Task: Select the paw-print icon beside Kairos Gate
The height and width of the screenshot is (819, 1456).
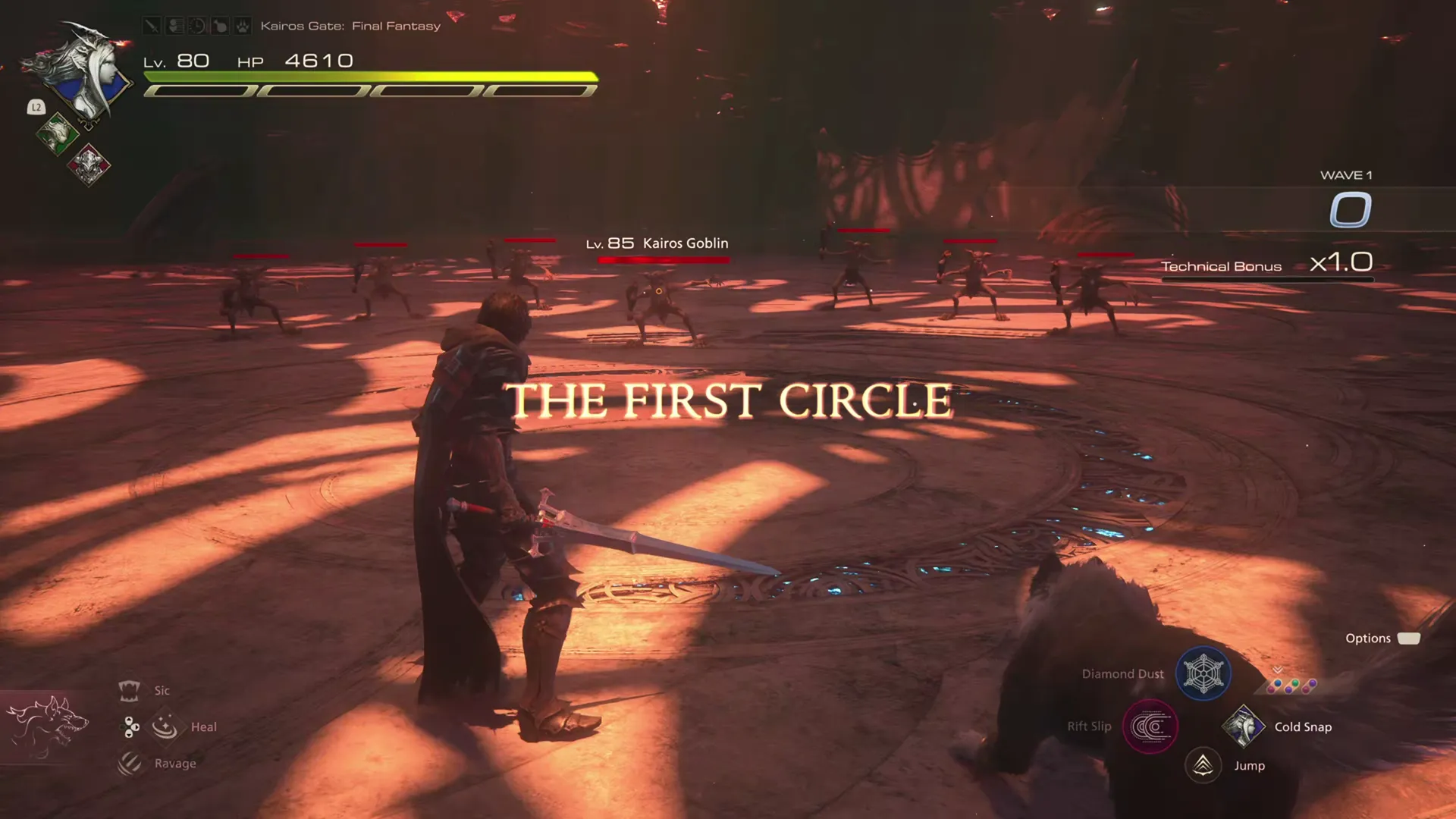Action: (x=243, y=26)
